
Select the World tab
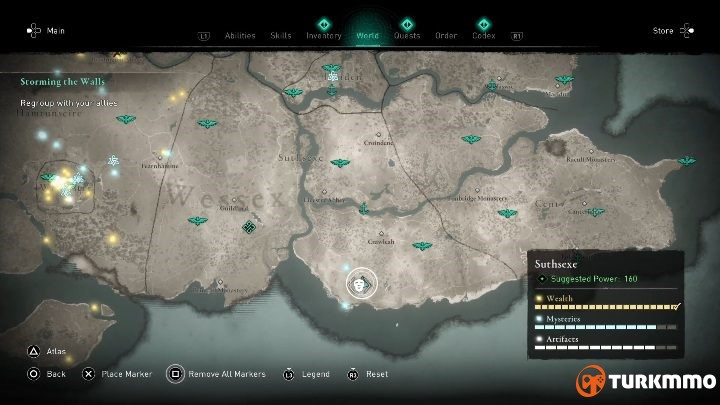pyautogui.click(x=367, y=35)
